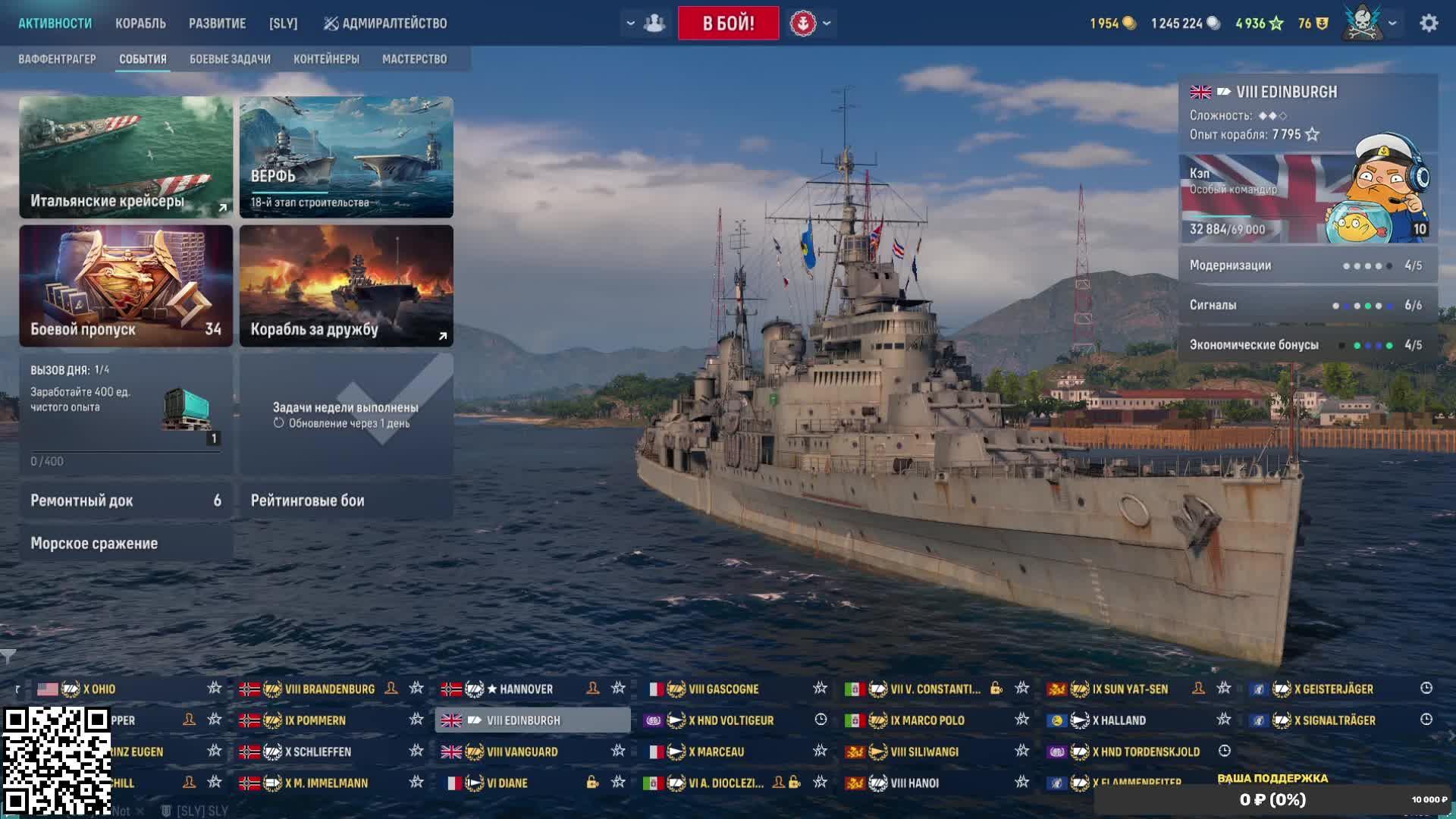Switch to the Контейнеры tab
Viewport: 1456px width, 819px height.
326,59
